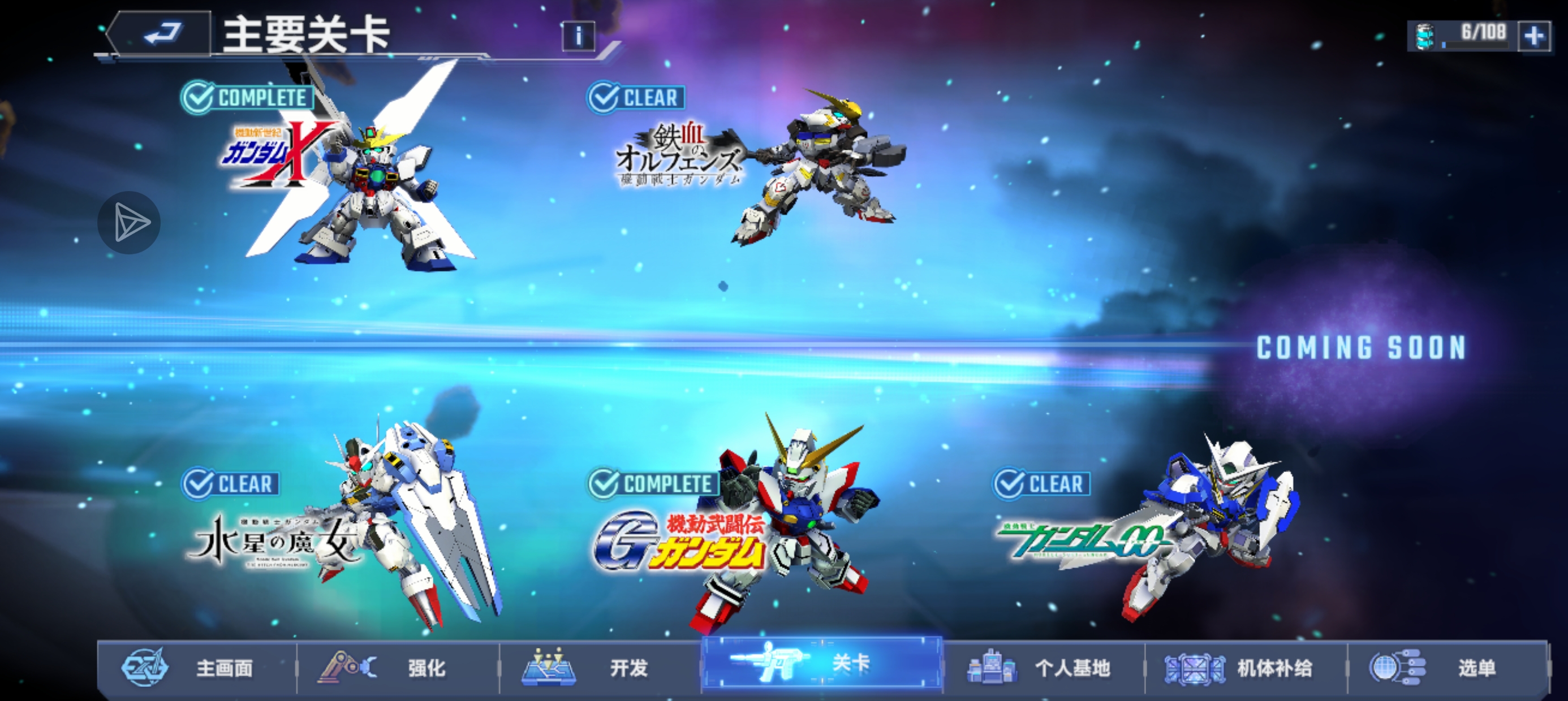
Task: Add more energy with the plus button
Action: click(1534, 36)
